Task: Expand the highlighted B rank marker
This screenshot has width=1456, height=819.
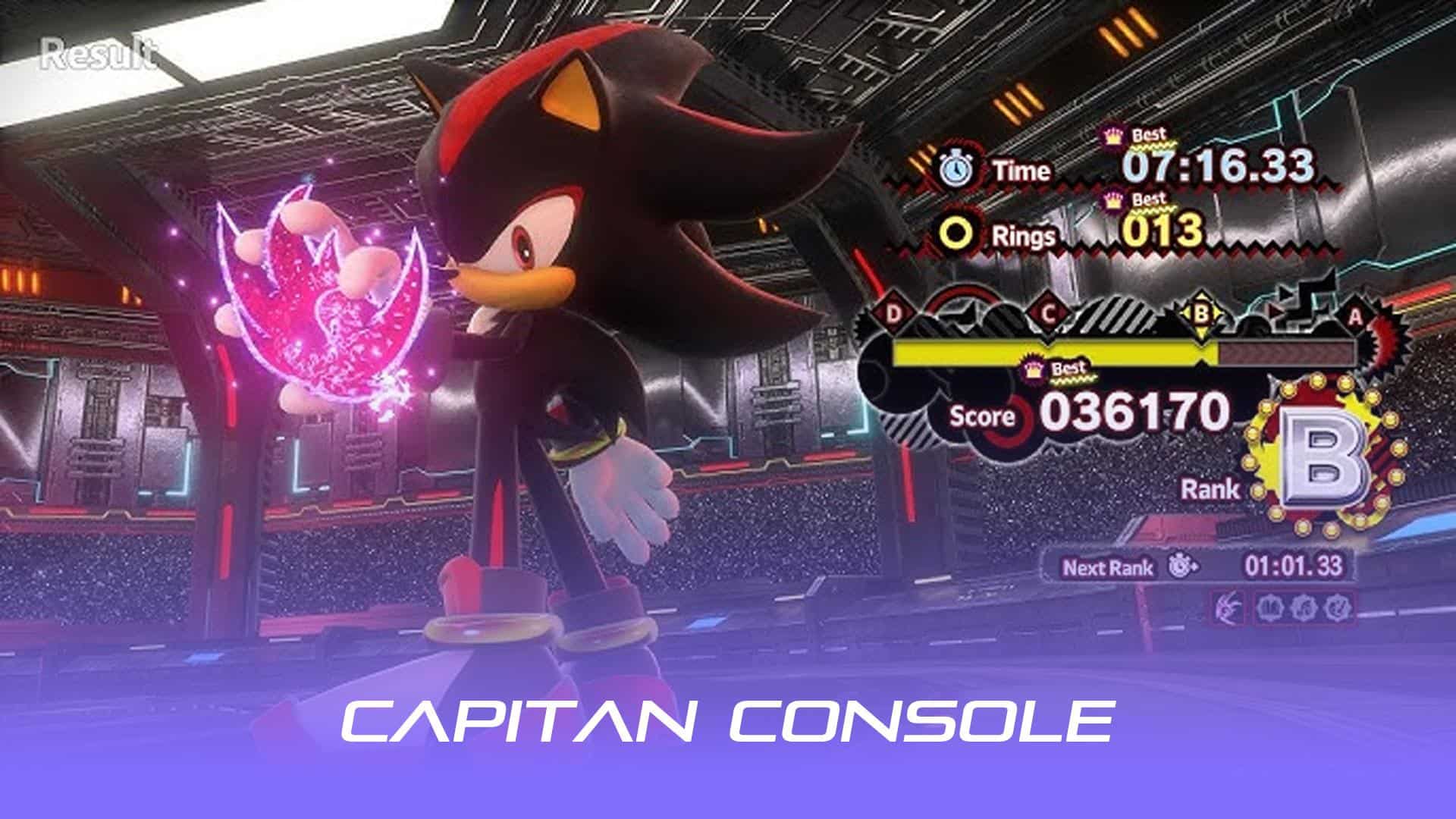Action: pos(1201,312)
